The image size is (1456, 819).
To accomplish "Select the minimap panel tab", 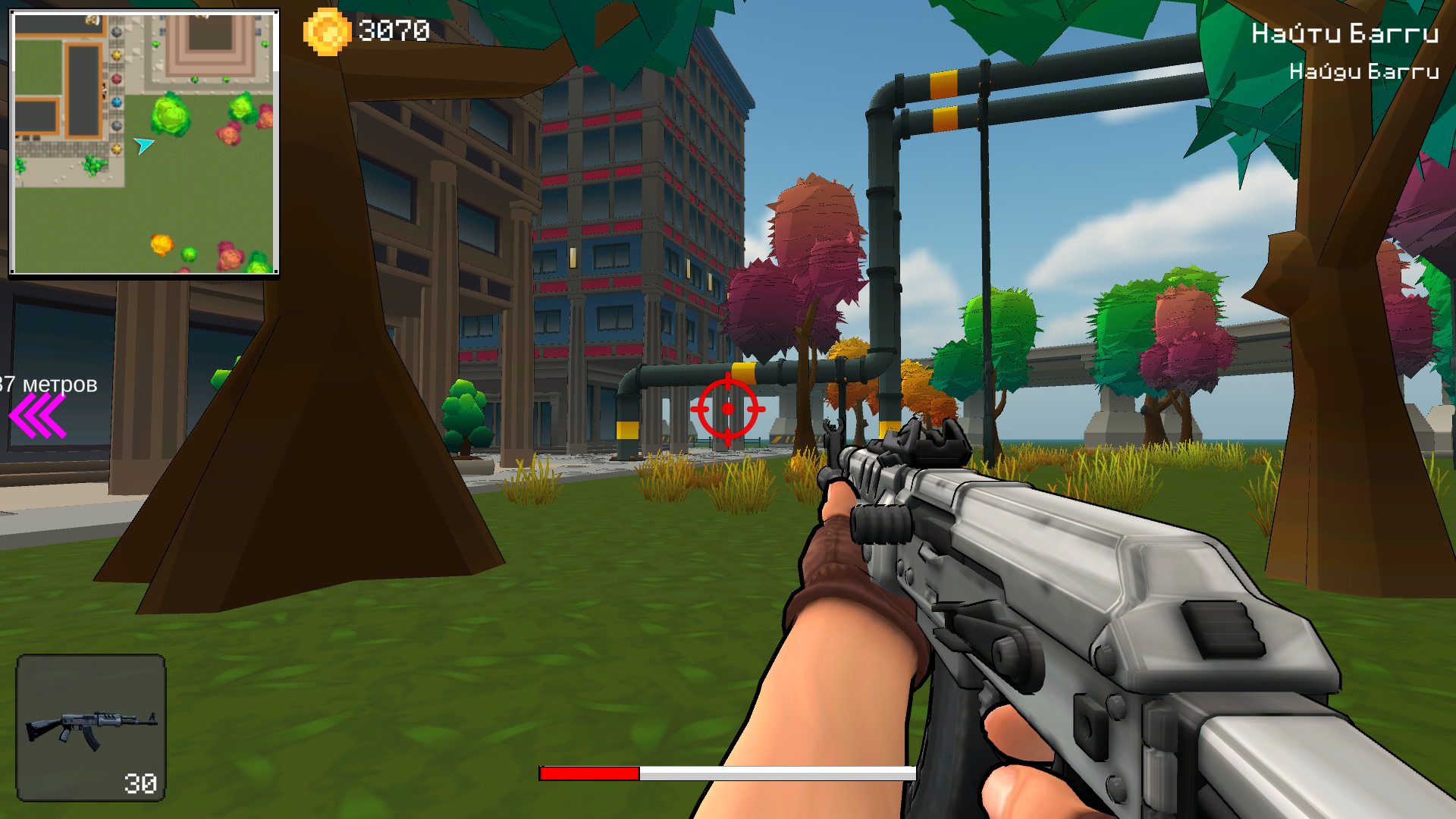I will click(x=144, y=140).
